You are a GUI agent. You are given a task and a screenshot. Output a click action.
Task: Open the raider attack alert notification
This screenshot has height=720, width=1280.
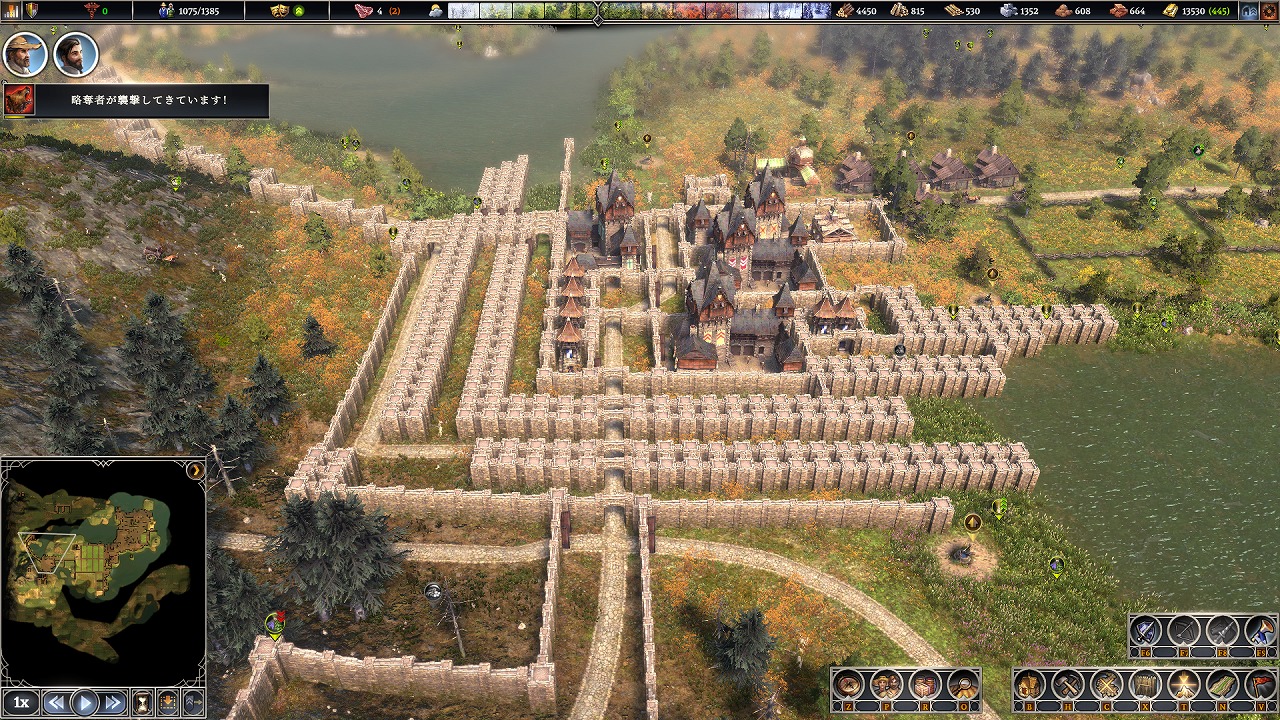point(136,100)
